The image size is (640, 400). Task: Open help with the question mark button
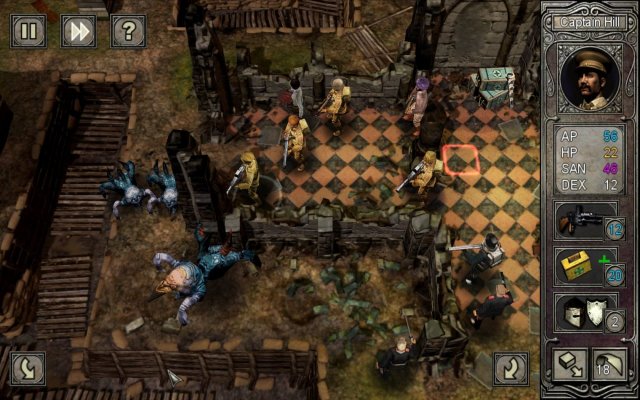[128, 31]
